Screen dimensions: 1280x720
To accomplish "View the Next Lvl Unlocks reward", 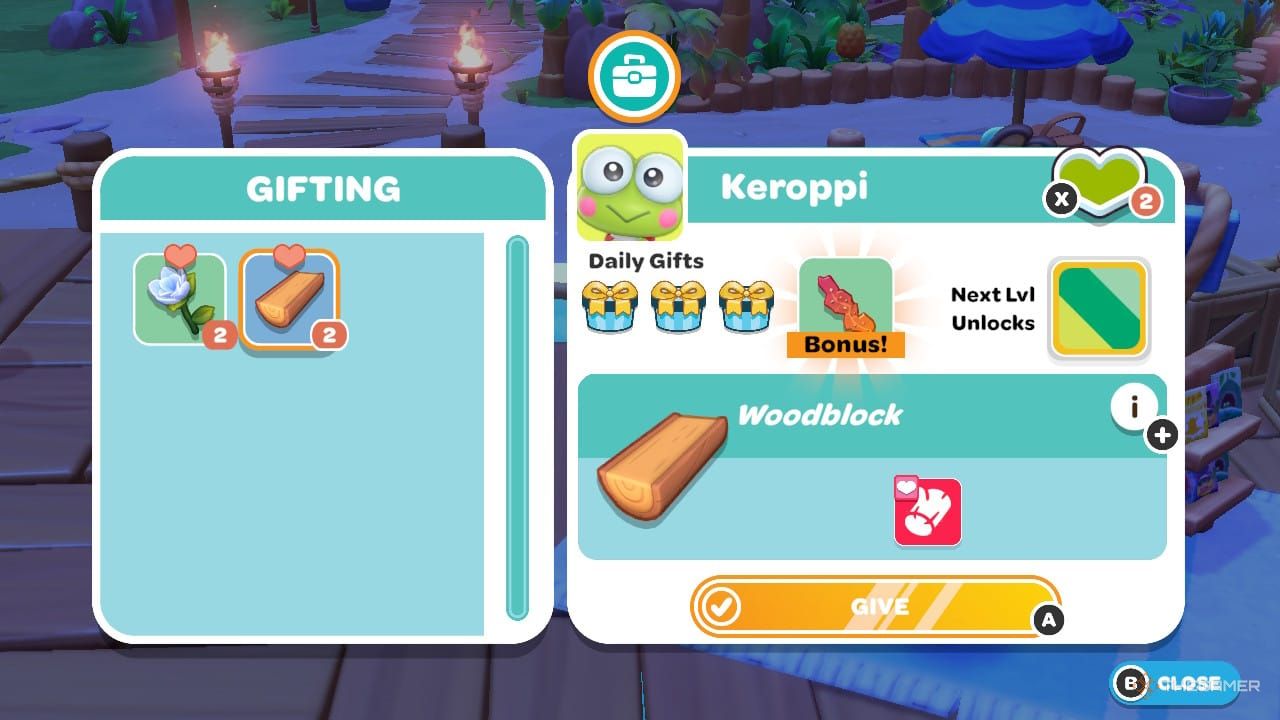I will 1098,308.
